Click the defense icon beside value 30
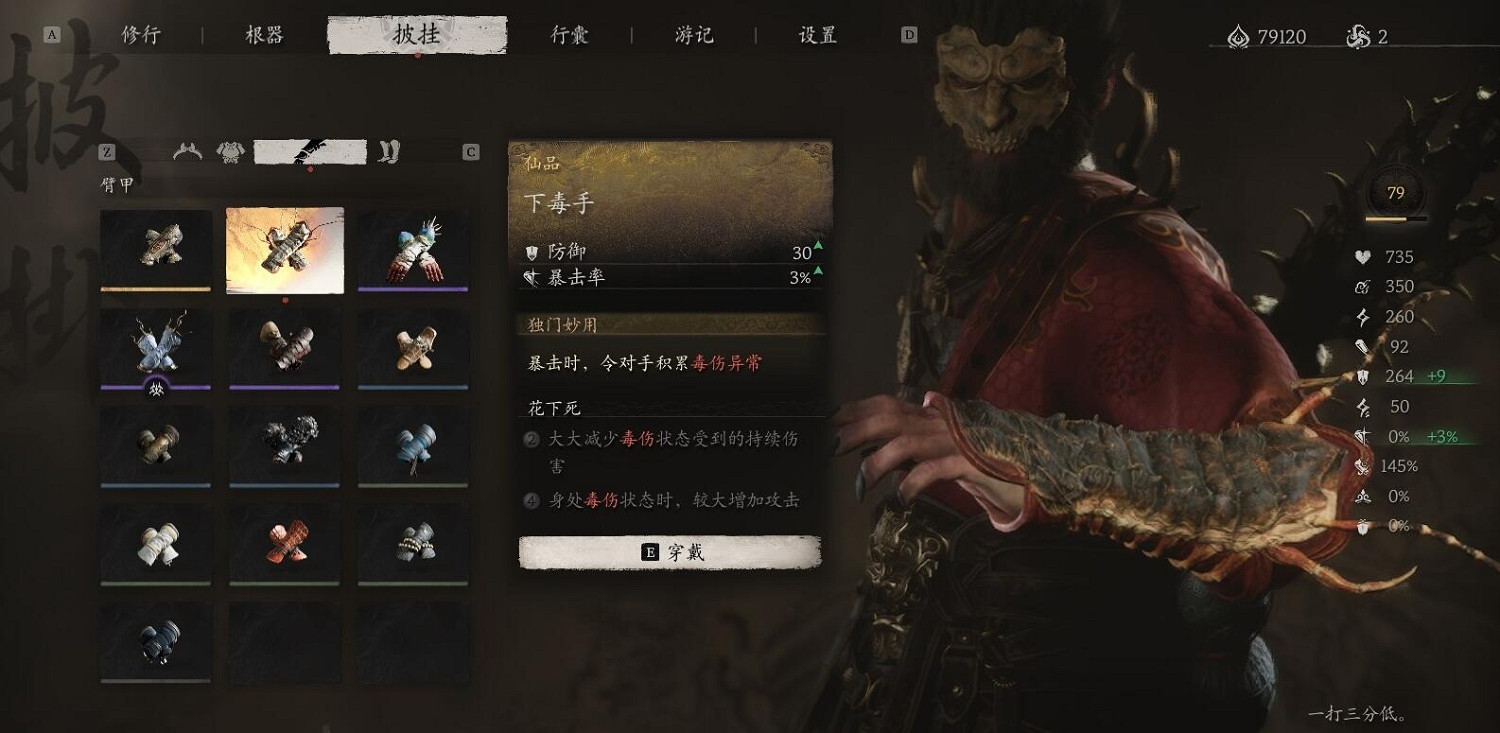The image size is (1500, 733). [x=533, y=253]
